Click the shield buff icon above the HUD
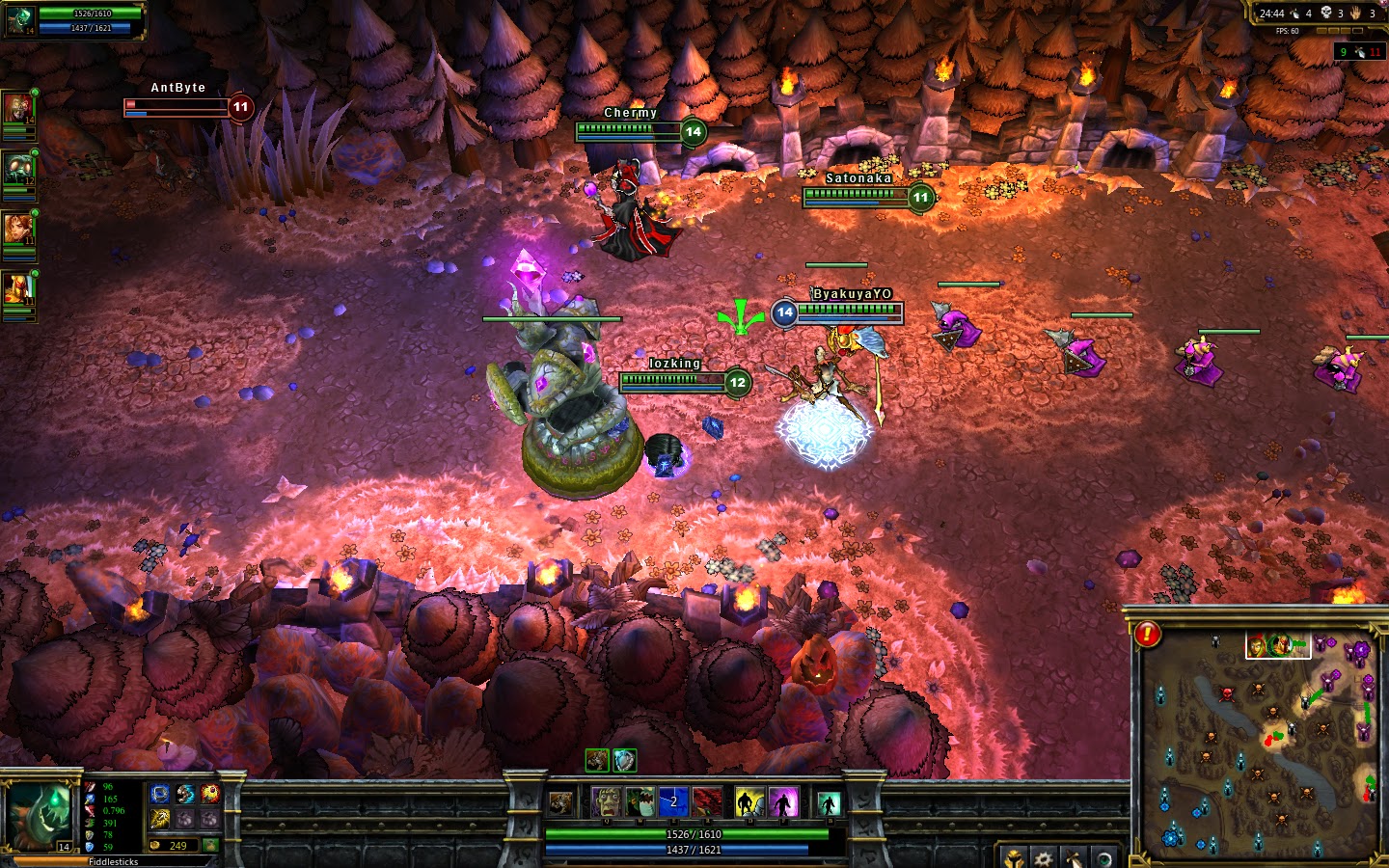Viewport: 1389px width, 868px height. (624, 761)
